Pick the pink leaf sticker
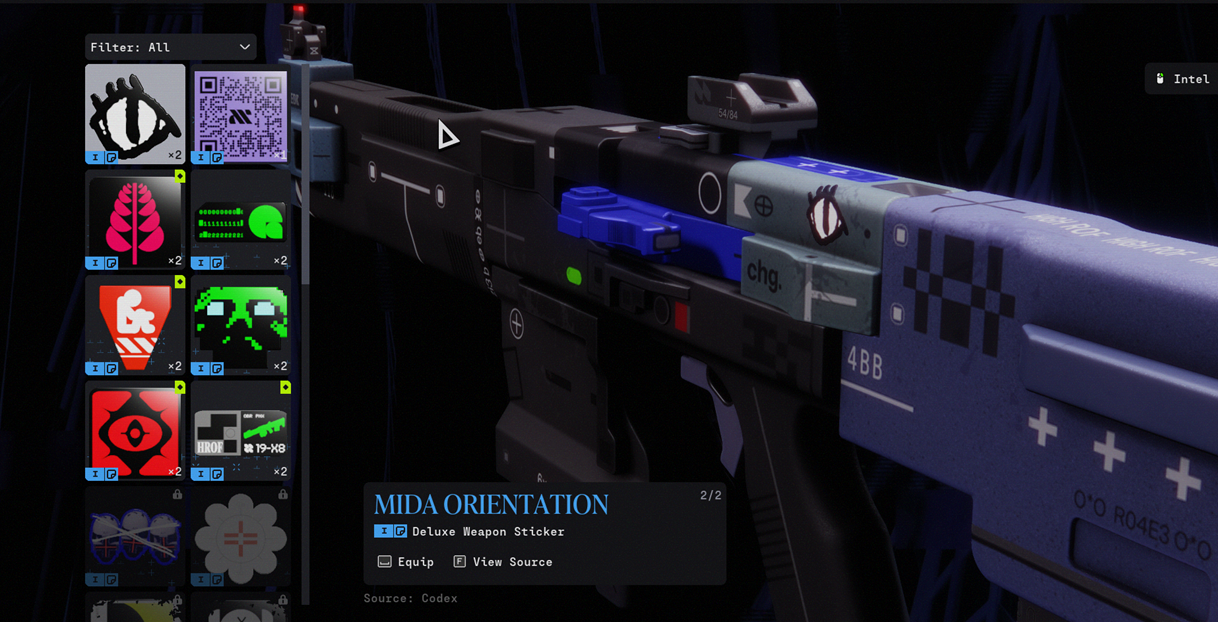 click(x=135, y=219)
